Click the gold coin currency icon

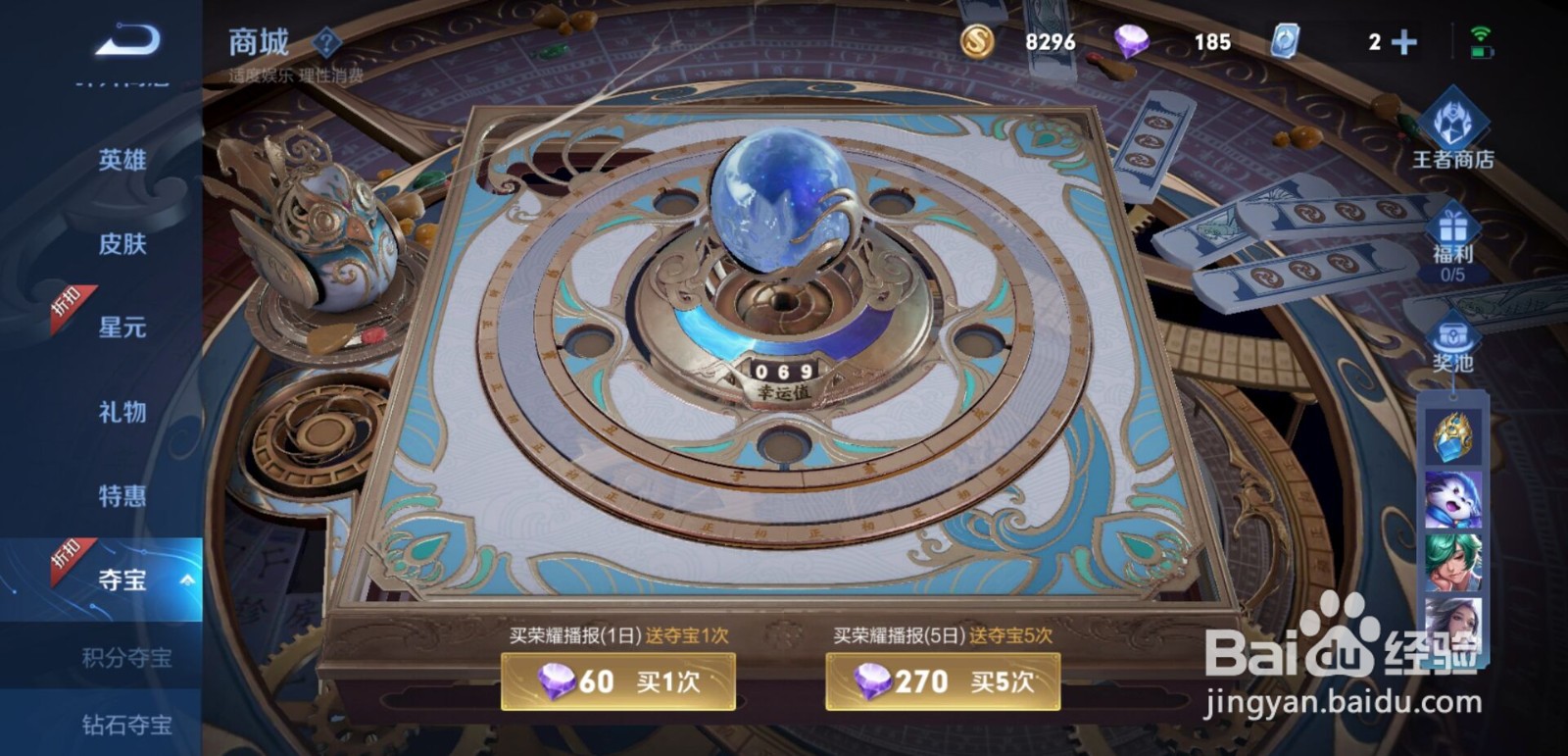[x=977, y=41]
